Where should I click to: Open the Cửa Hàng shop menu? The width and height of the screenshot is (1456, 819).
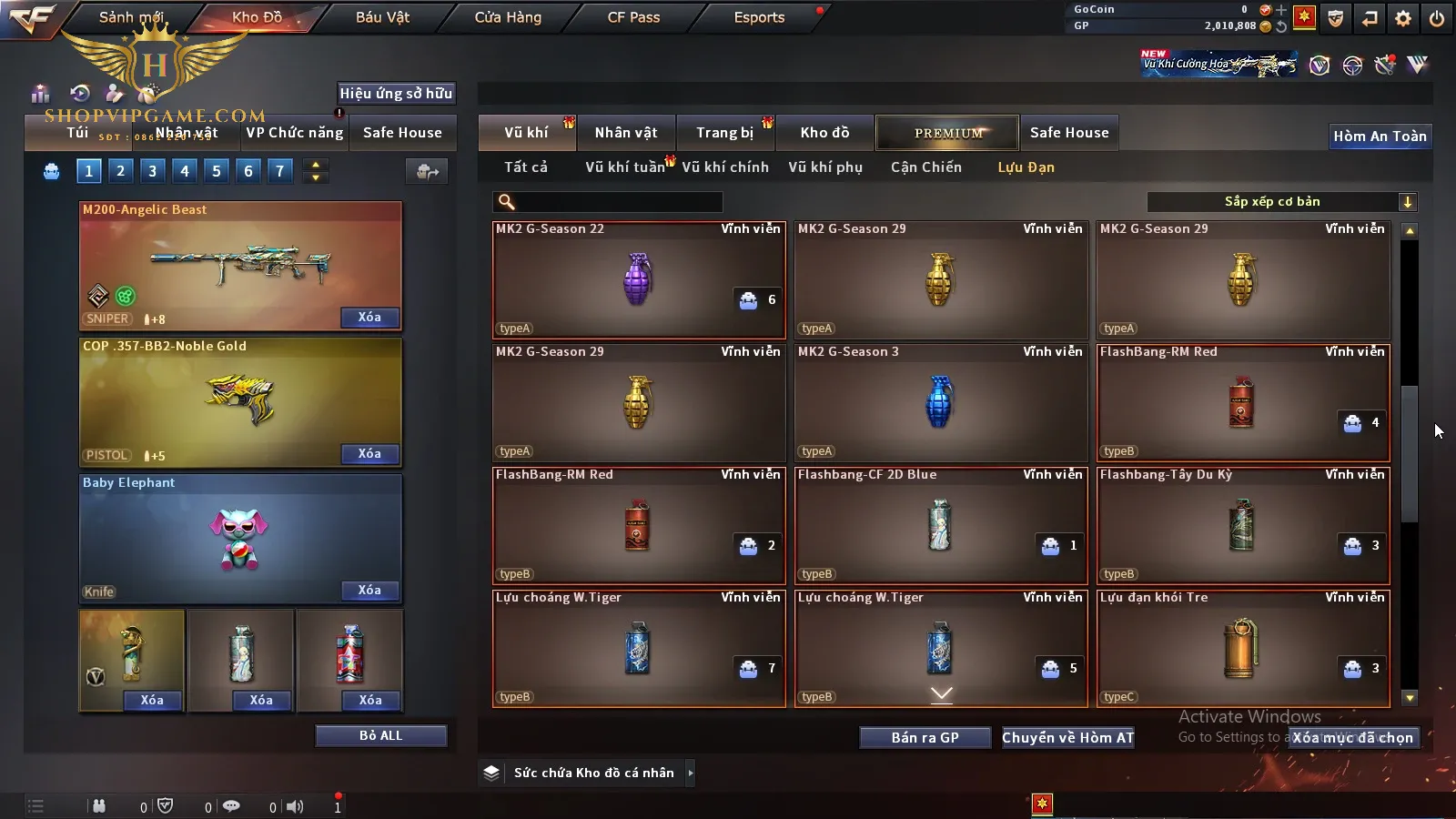pos(508,17)
